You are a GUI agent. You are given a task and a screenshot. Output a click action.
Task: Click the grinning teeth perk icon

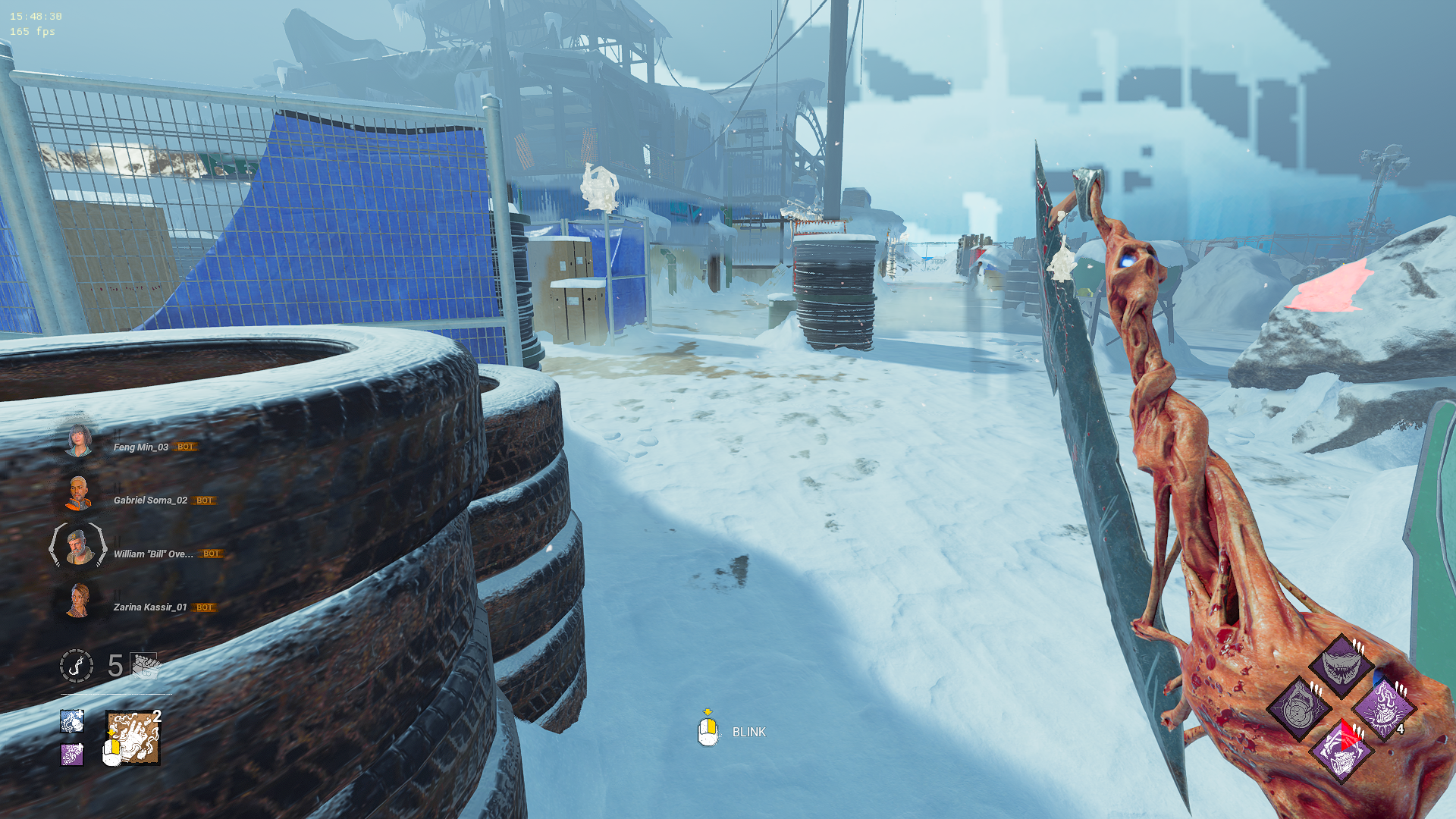click(1341, 666)
